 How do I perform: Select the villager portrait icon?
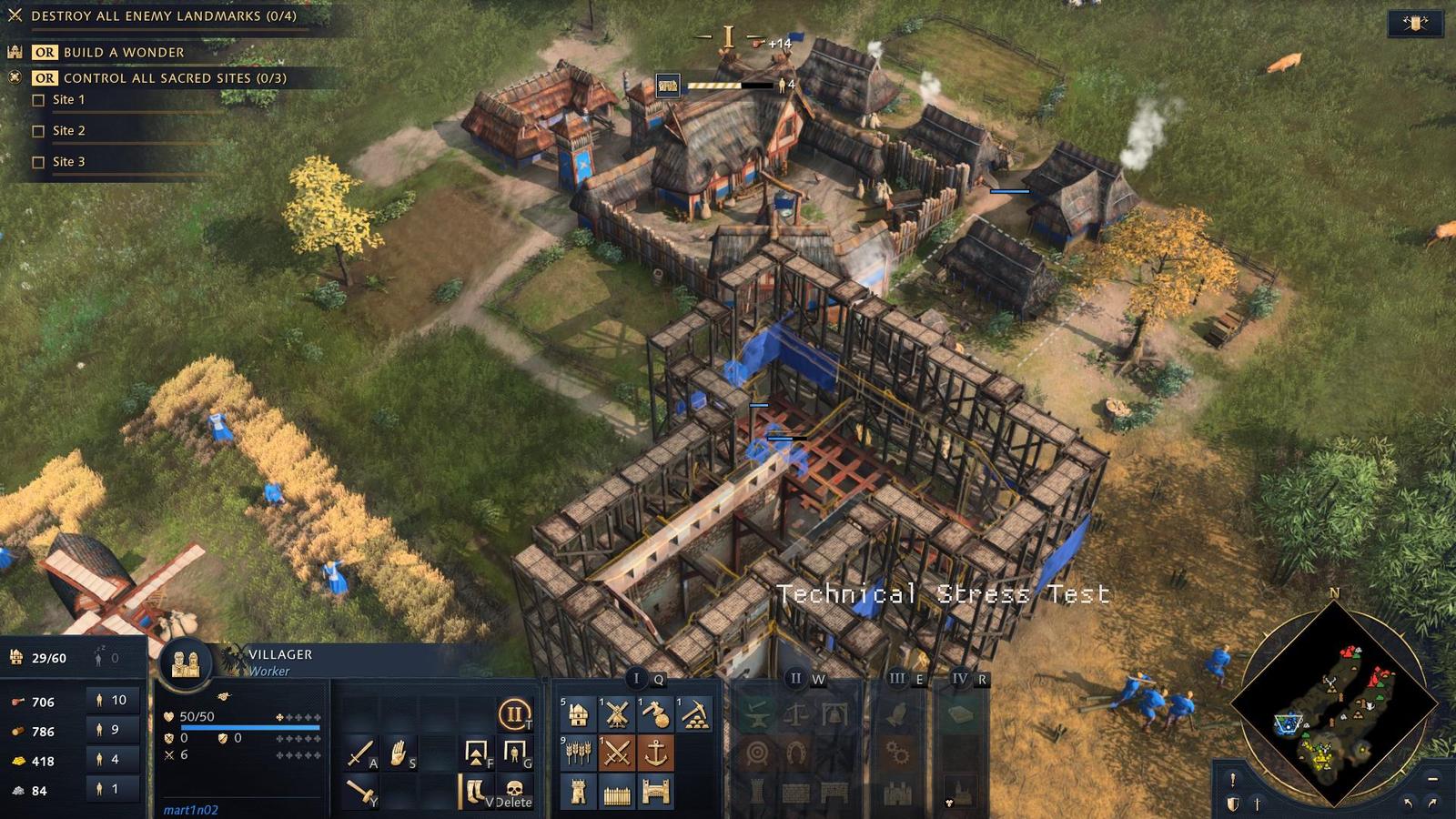[186, 663]
